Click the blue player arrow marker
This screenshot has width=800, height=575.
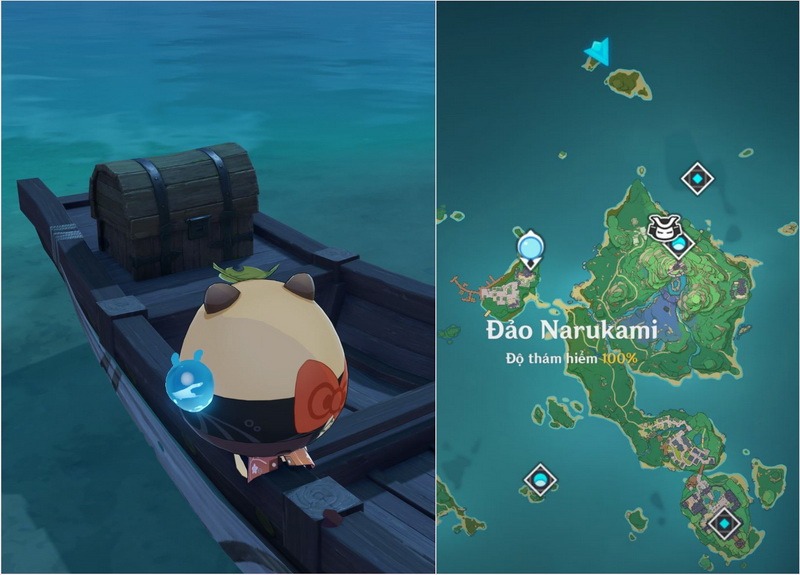tap(598, 49)
